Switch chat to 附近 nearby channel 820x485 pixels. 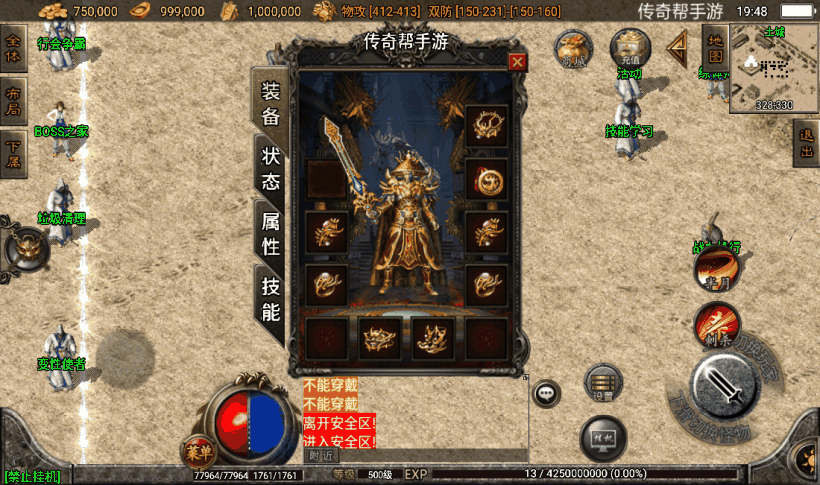pyautogui.click(x=321, y=455)
